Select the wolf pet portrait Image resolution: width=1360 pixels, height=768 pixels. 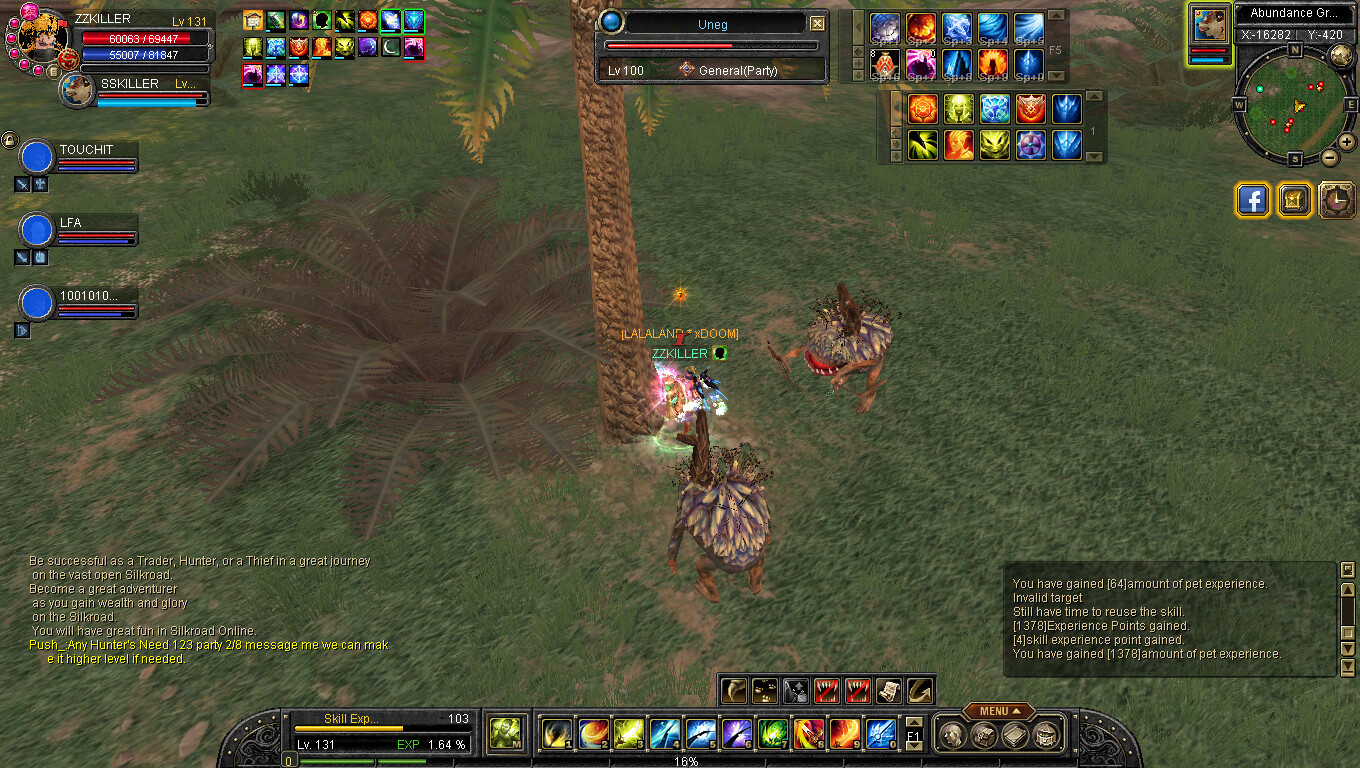tap(1209, 26)
